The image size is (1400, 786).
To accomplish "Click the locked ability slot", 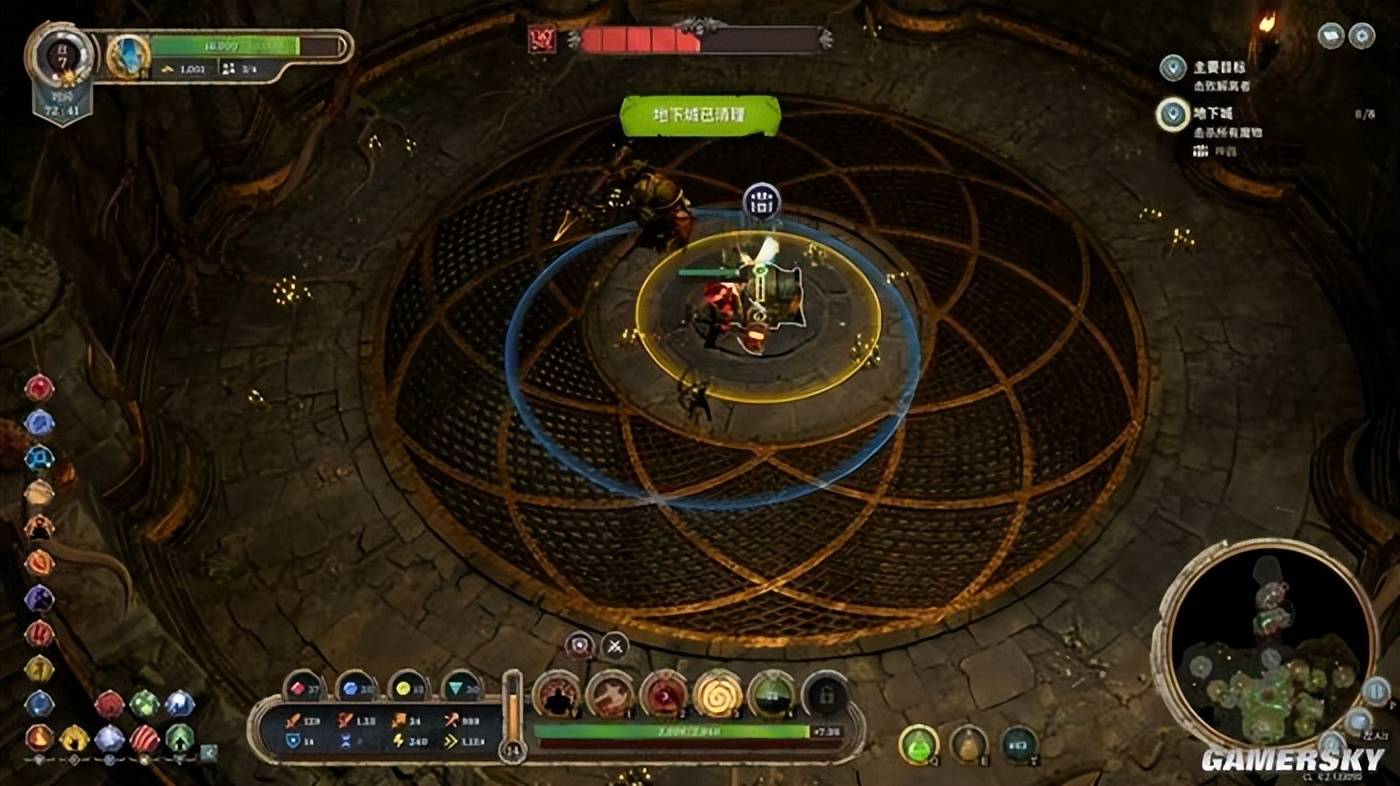I will [825, 693].
